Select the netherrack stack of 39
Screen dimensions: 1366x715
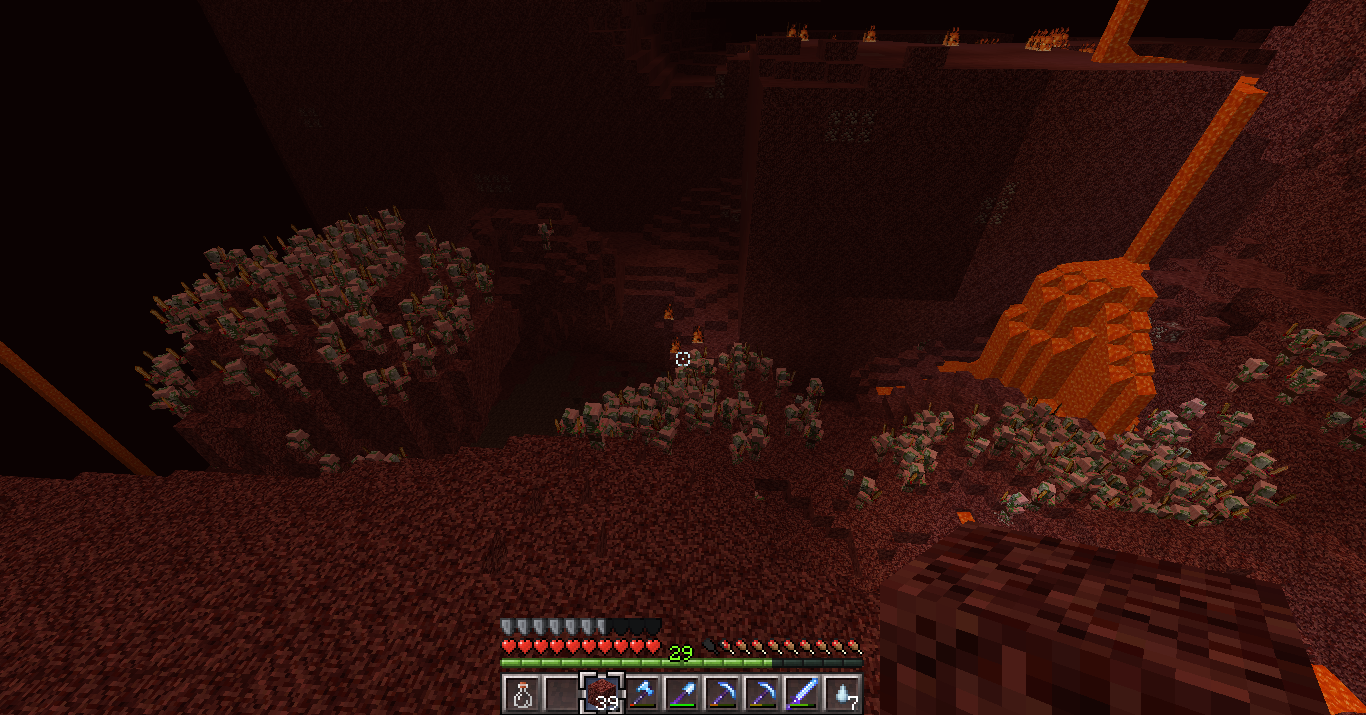pos(602,692)
